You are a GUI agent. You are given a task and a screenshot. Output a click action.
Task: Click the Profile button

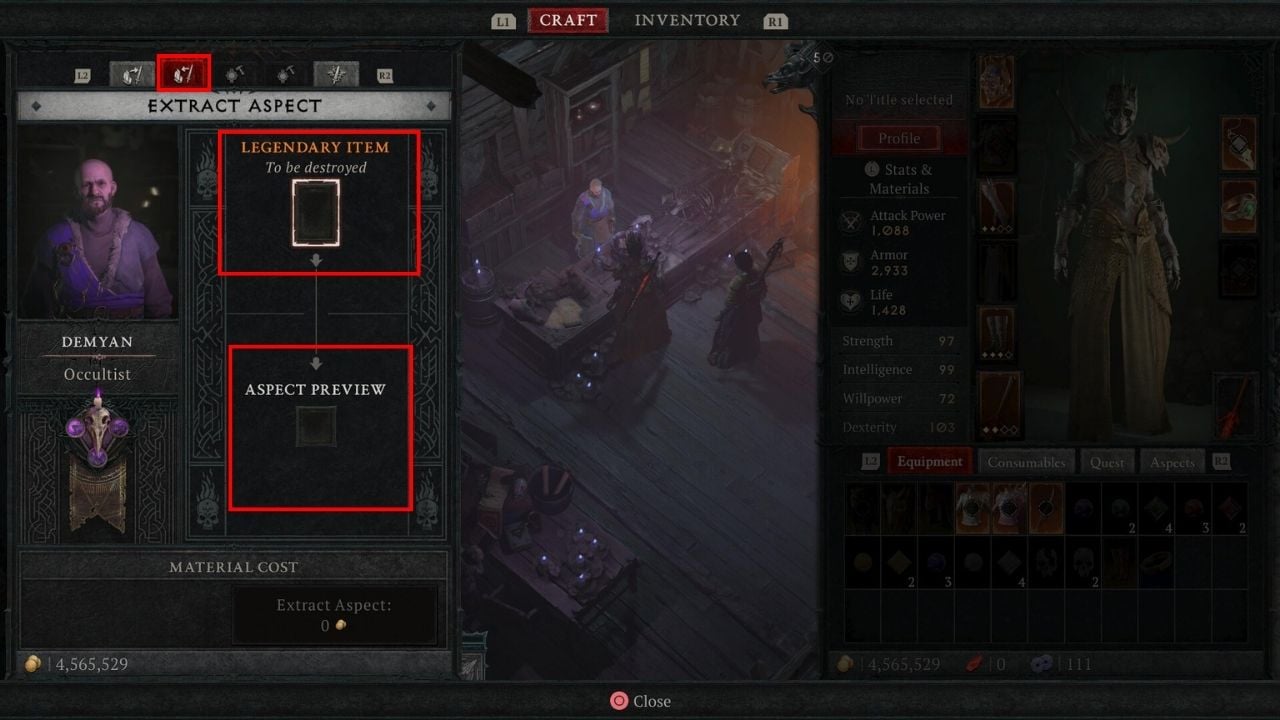[x=898, y=138]
